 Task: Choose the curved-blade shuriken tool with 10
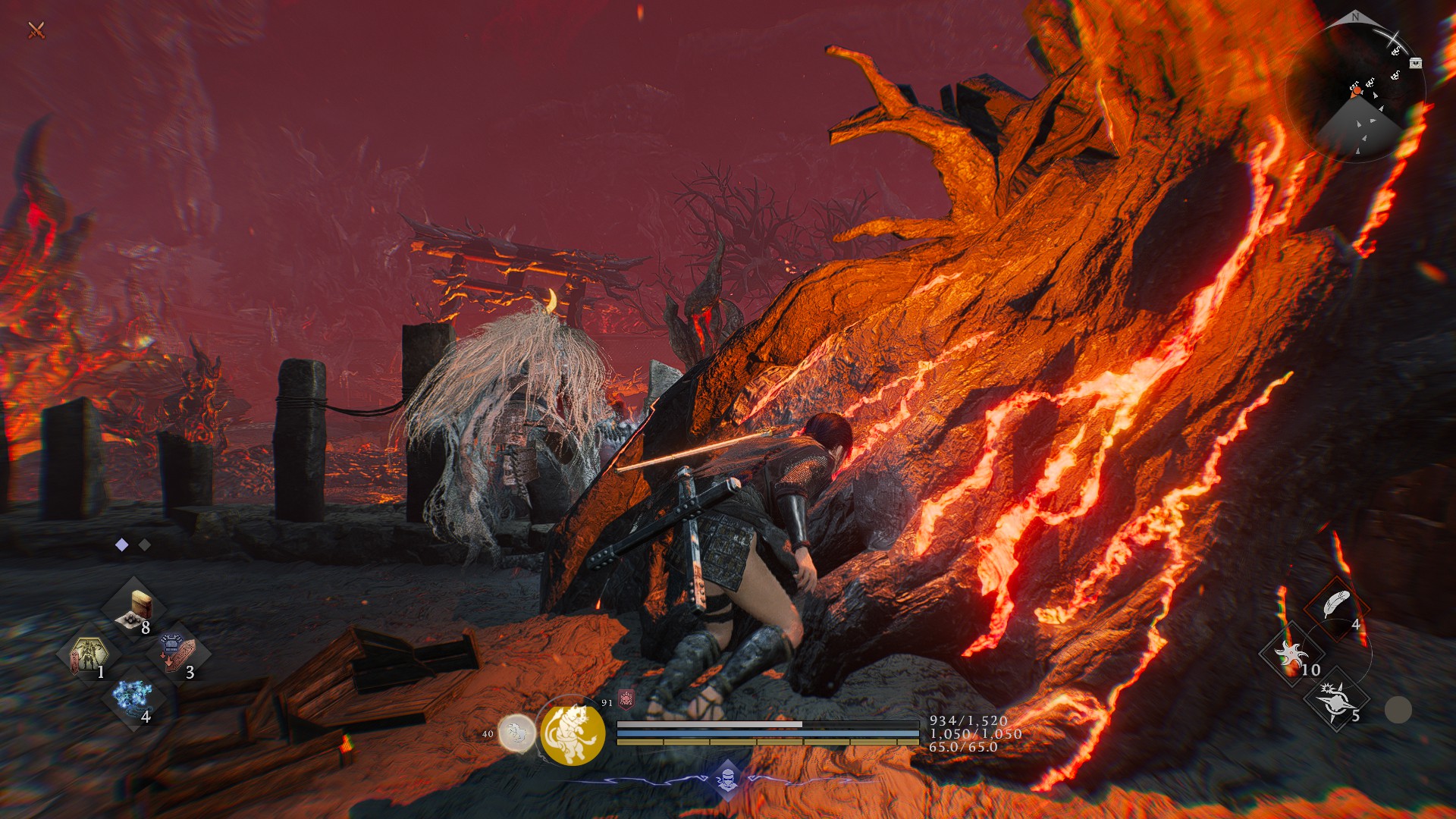point(1291,654)
